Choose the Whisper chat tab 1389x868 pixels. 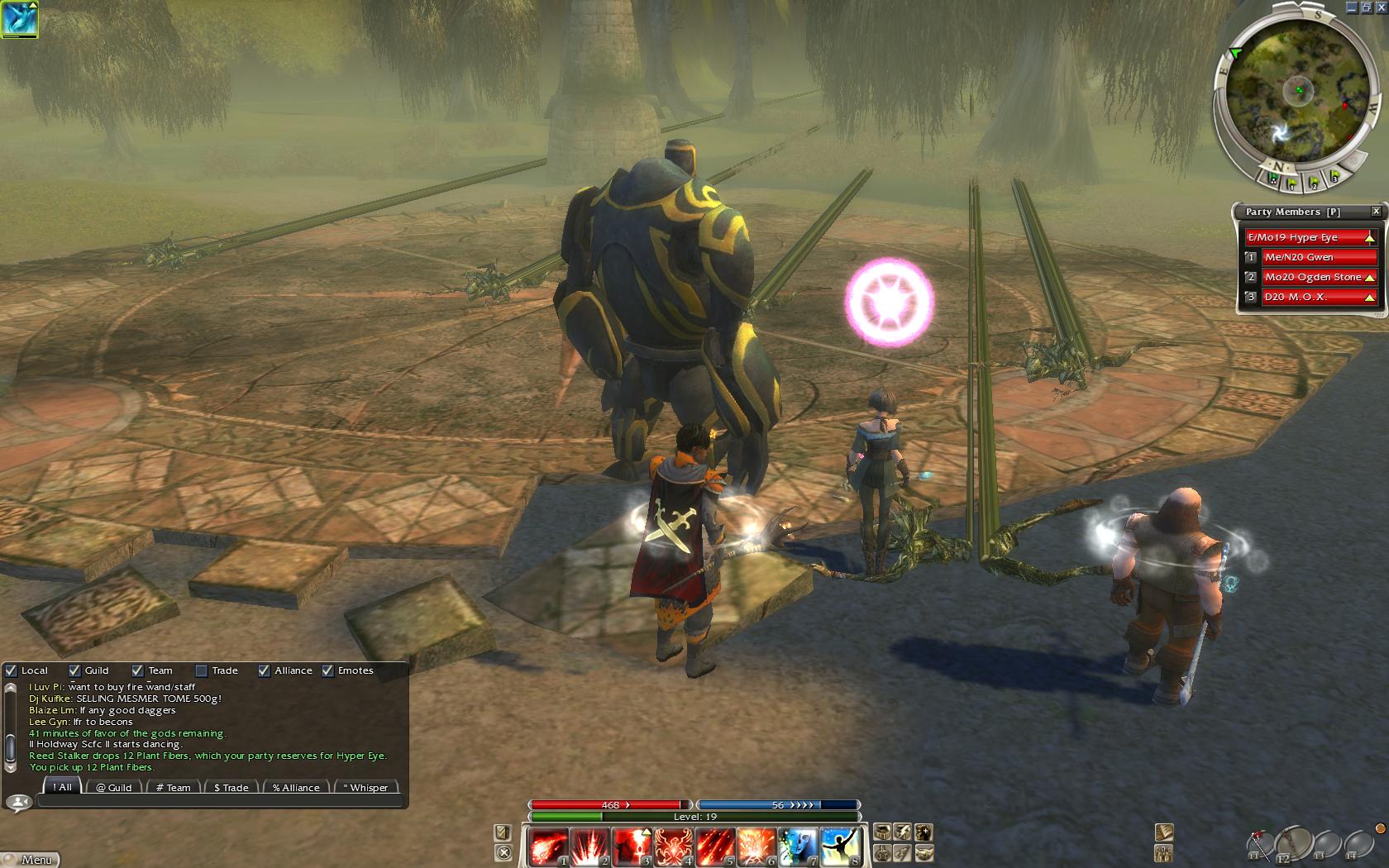click(x=365, y=787)
